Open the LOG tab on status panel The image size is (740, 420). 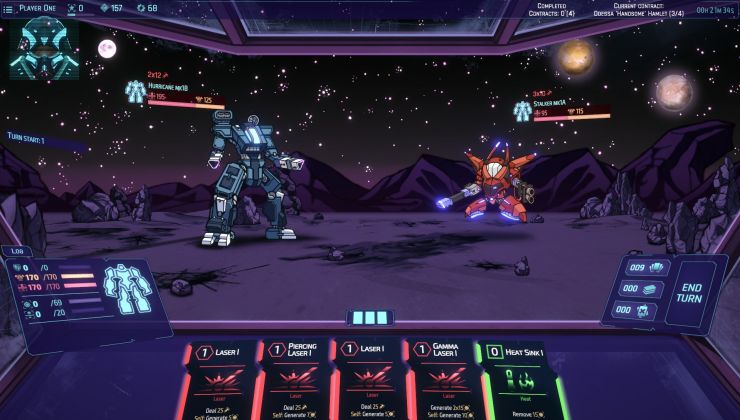click(x=16, y=252)
